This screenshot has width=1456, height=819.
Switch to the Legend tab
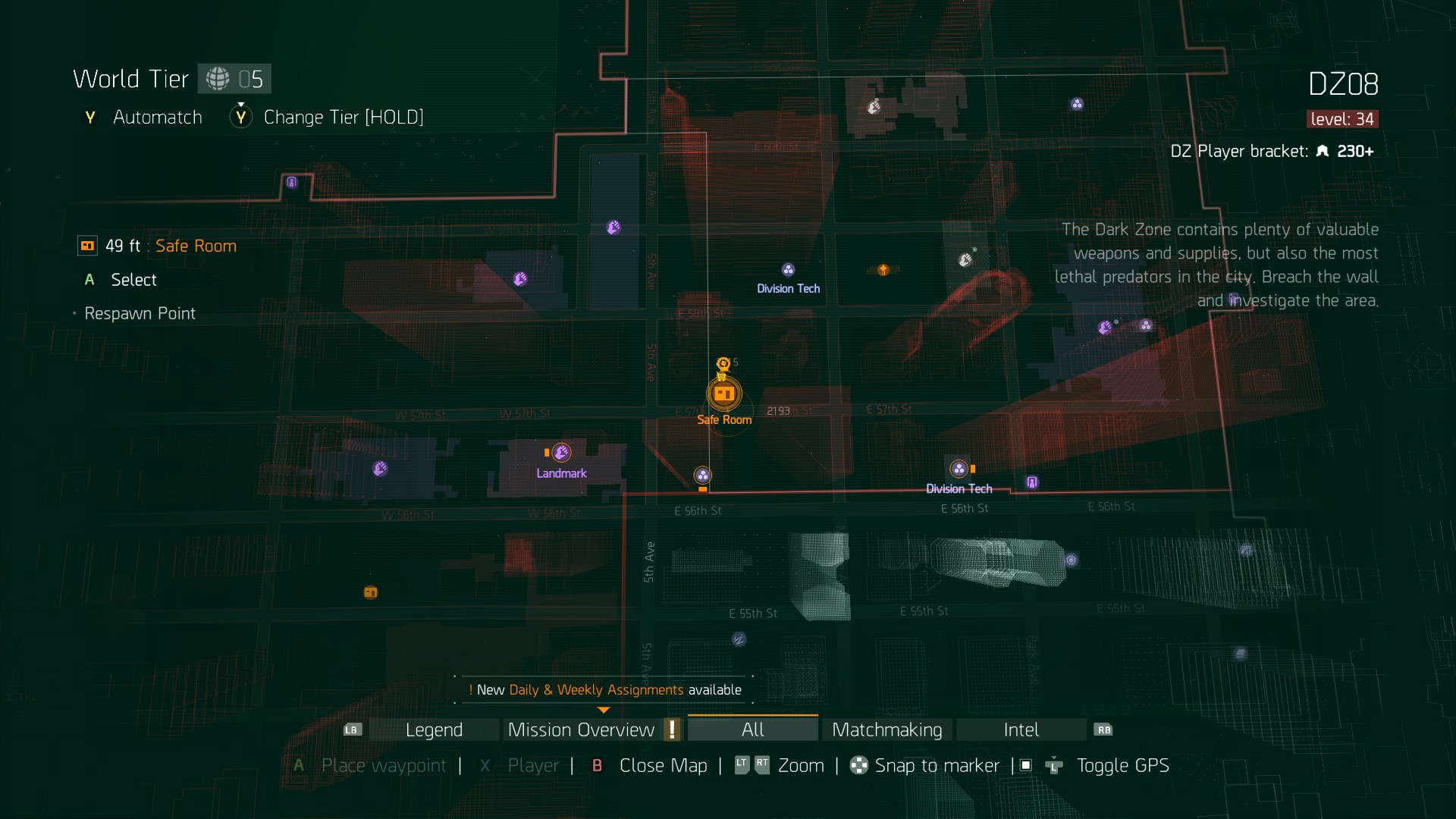(x=434, y=730)
